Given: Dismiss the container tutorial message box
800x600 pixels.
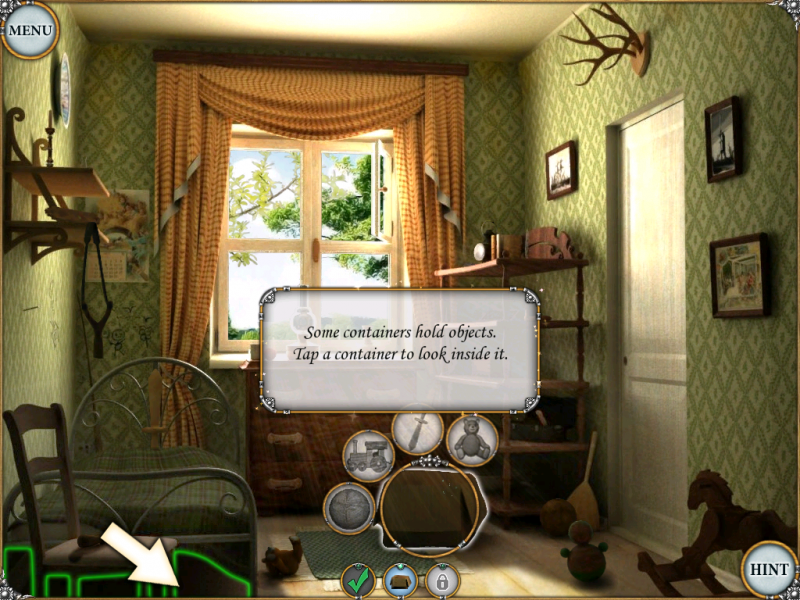Looking at the screenshot, I should 400,350.
